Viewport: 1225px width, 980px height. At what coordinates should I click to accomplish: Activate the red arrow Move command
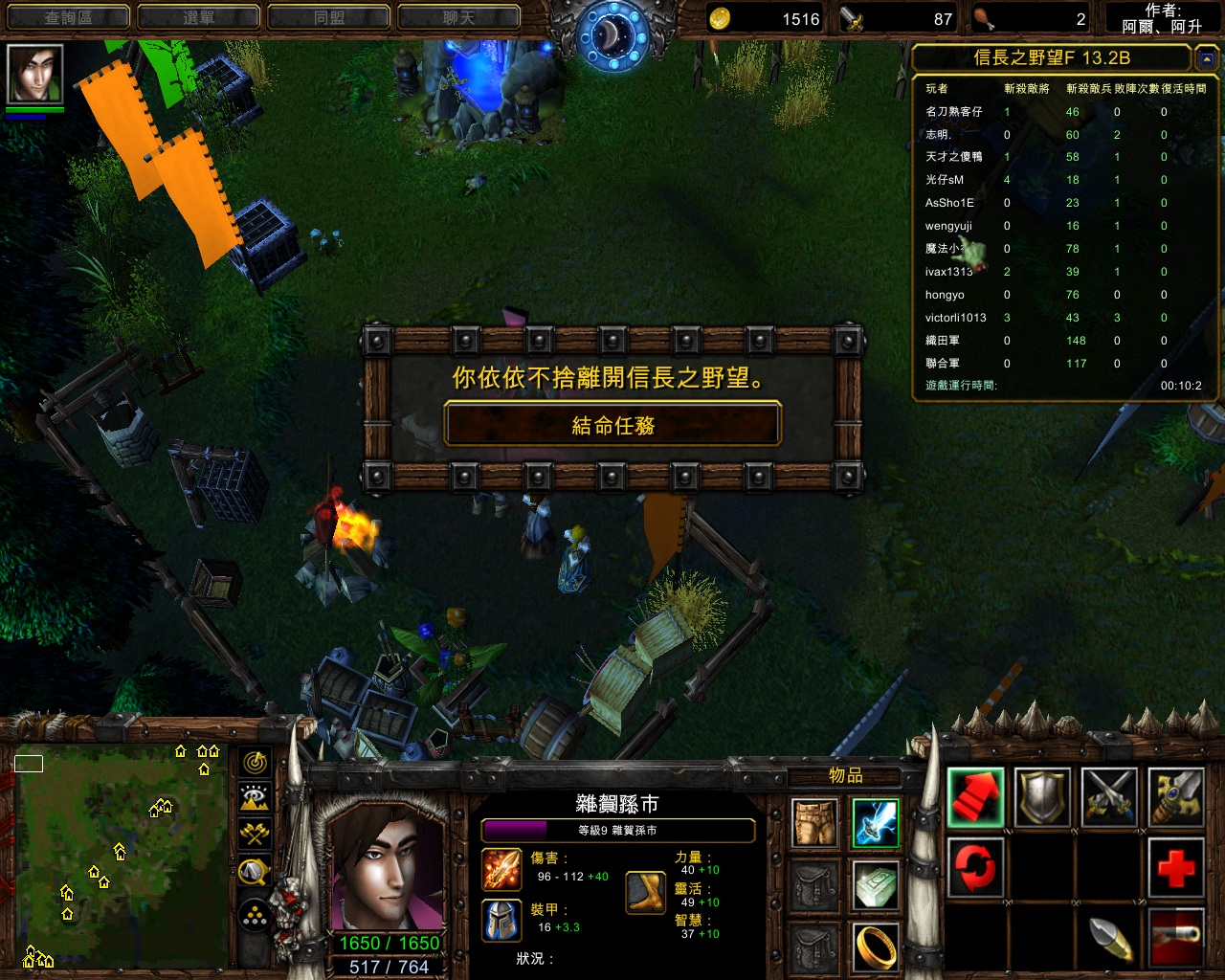click(976, 797)
